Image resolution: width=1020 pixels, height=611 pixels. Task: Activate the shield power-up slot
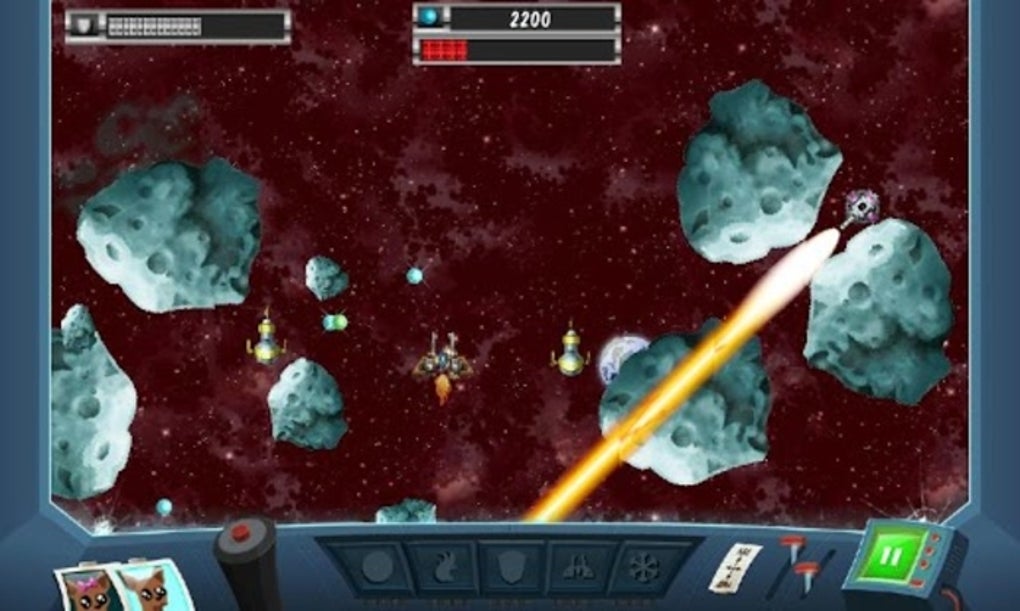[510, 569]
